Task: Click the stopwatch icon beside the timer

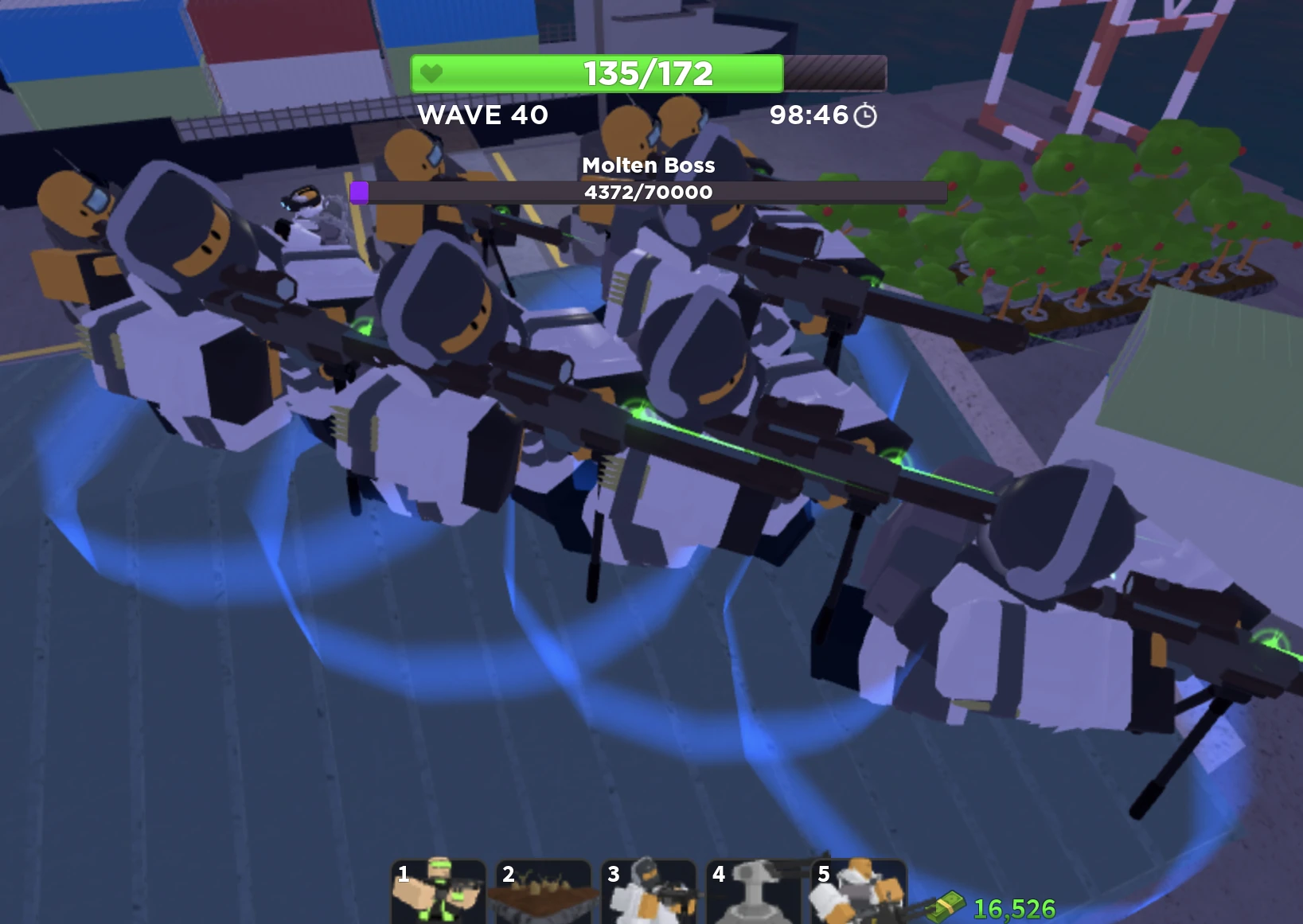Action: 864,115
